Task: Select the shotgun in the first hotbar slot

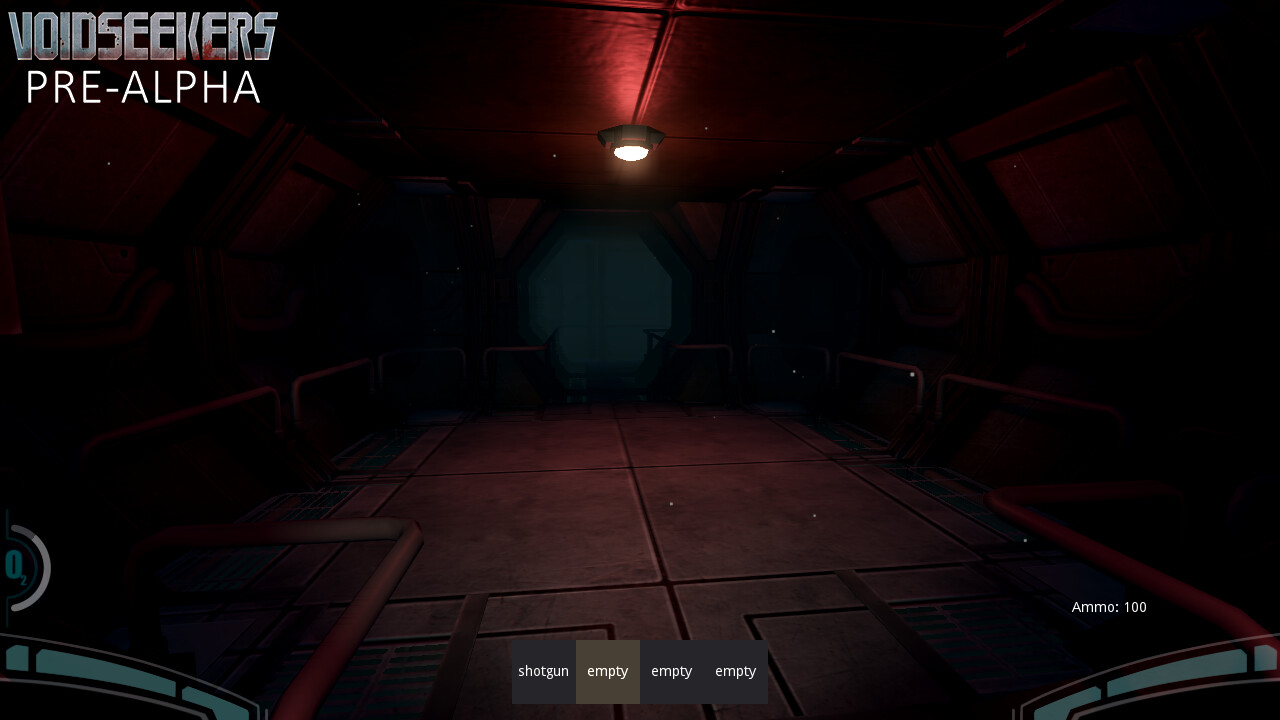Action: 543,671
